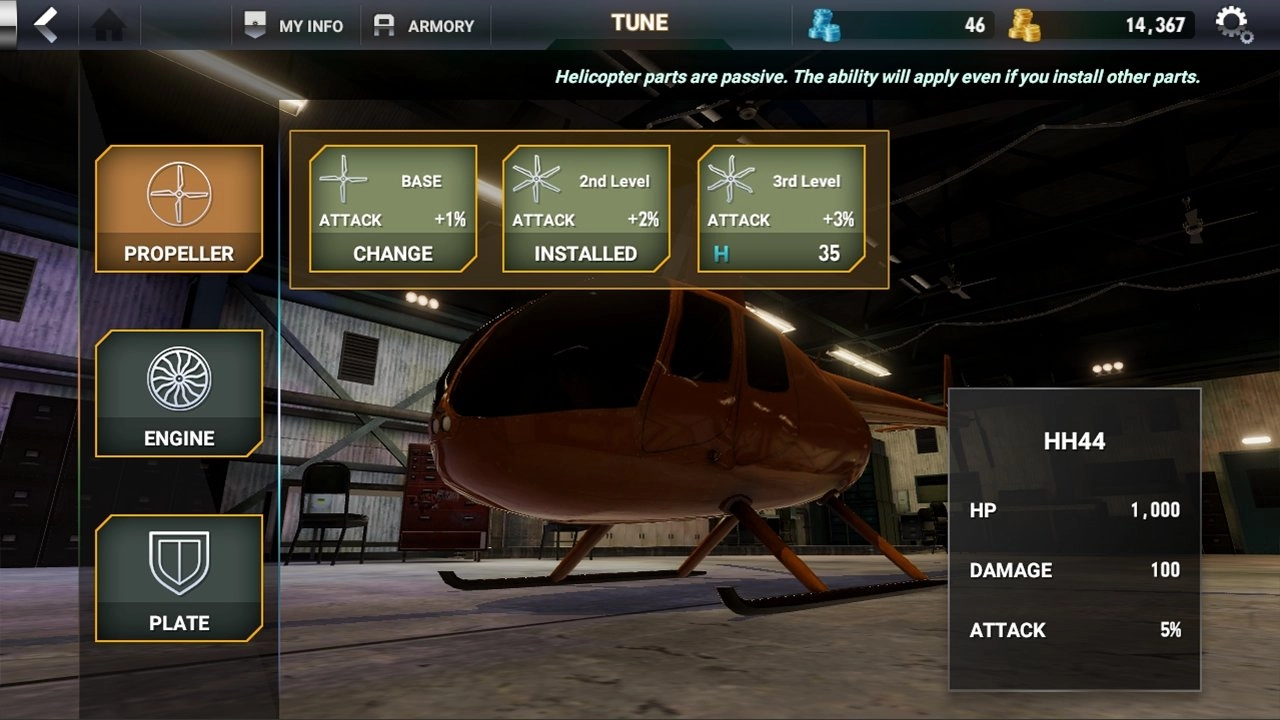Switch to the Engine category
1280x720 pixels.
(179, 394)
